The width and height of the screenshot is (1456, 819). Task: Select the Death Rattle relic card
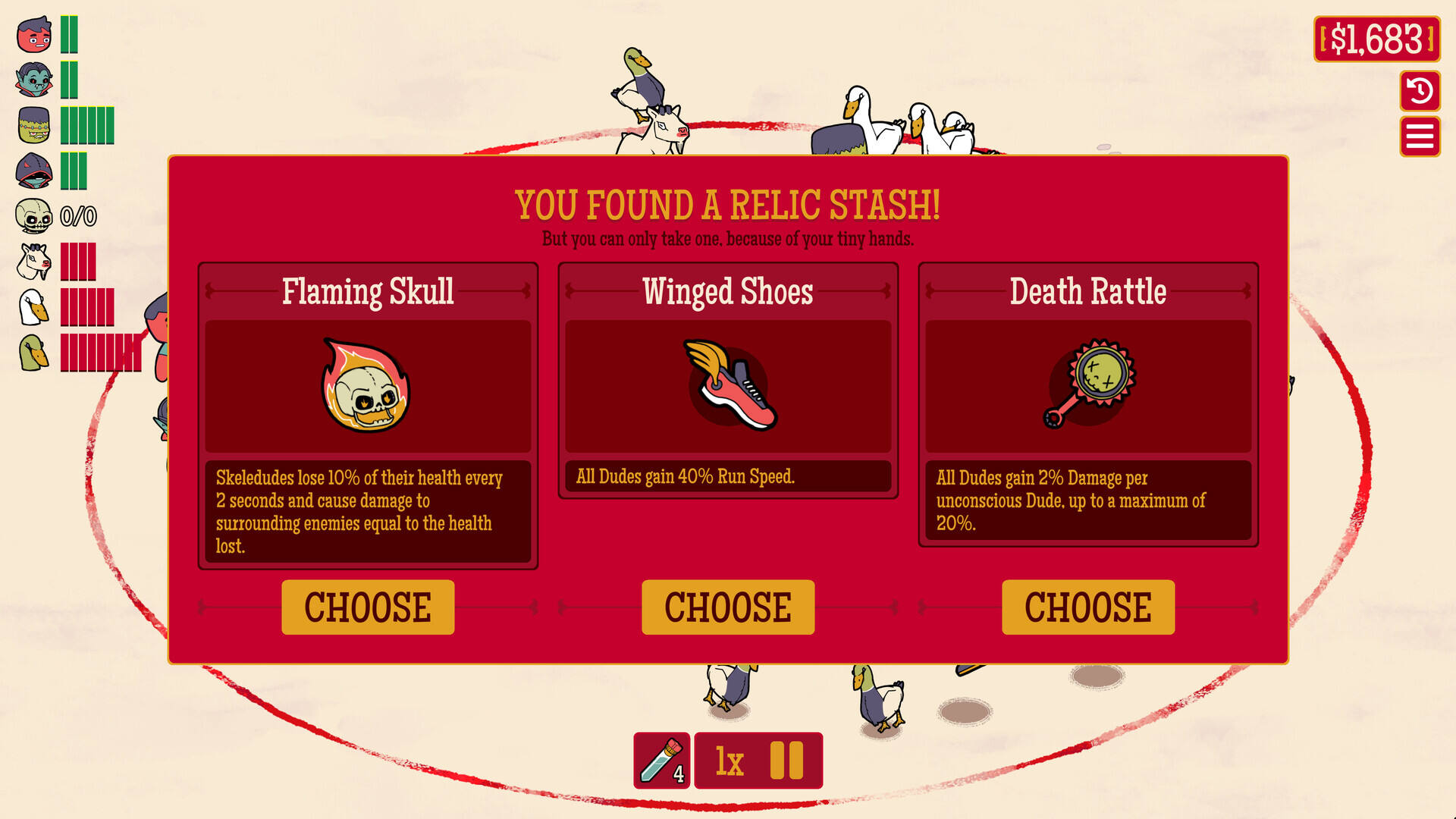click(x=1088, y=387)
